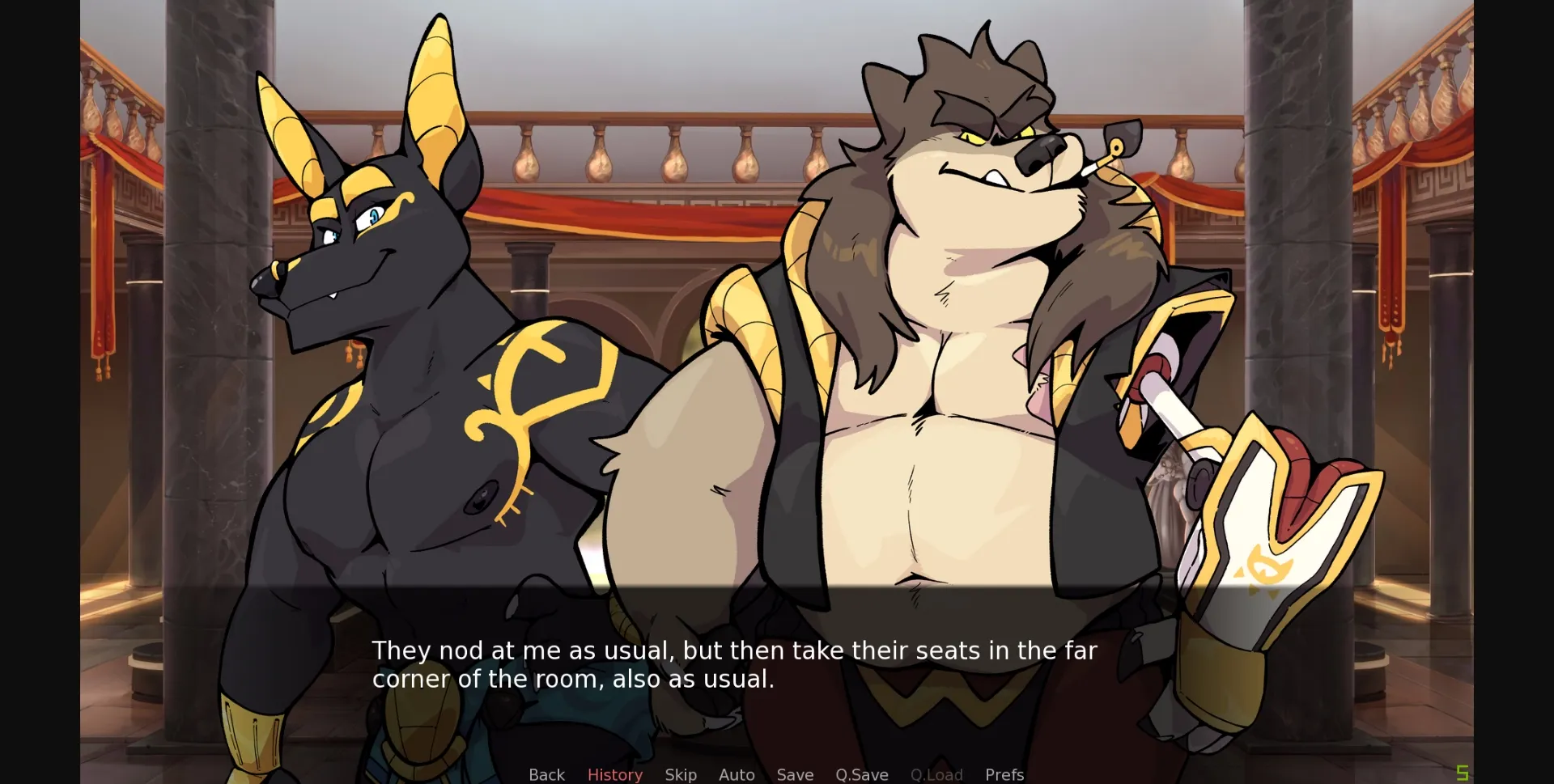Click Skip in the bottom quick menu
The height and width of the screenshot is (784, 1554).
point(681,774)
